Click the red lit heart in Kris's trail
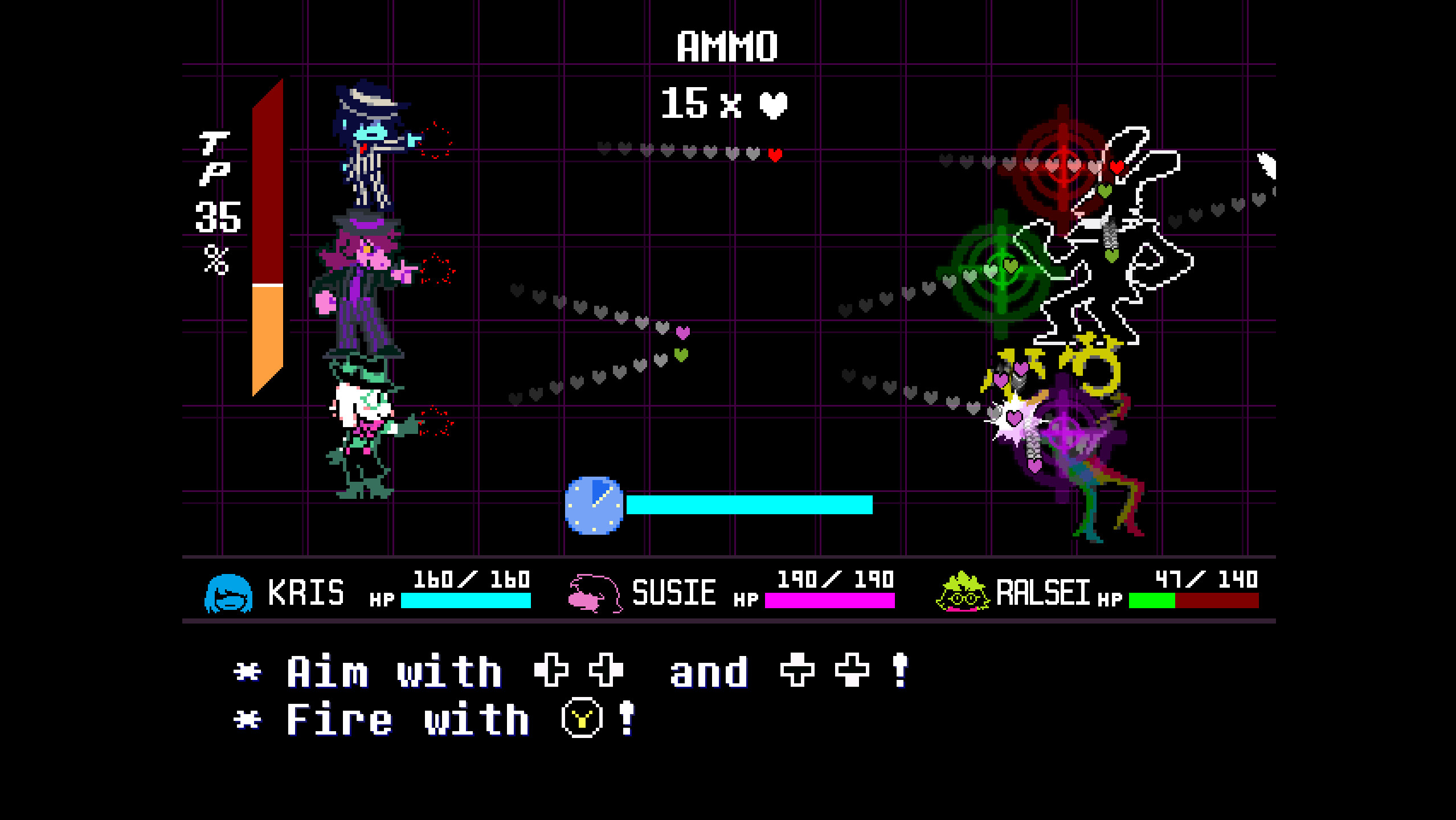This screenshot has height=820, width=1456. tap(774, 154)
